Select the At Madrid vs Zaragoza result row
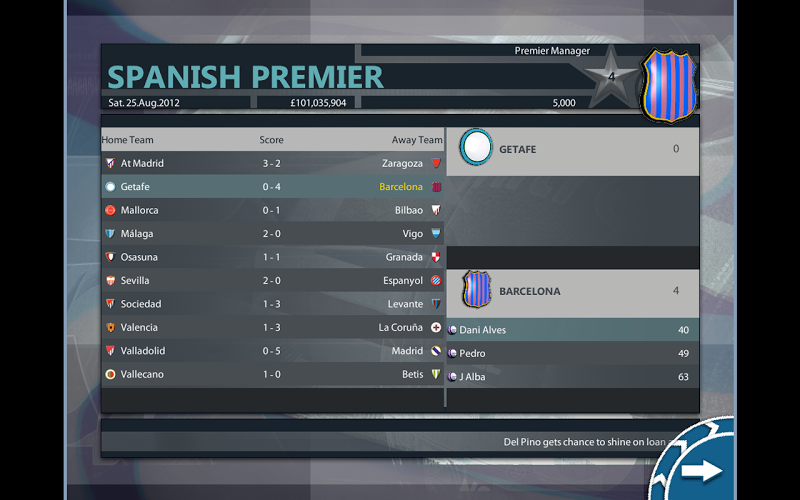The image size is (800, 500). click(x=273, y=163)
